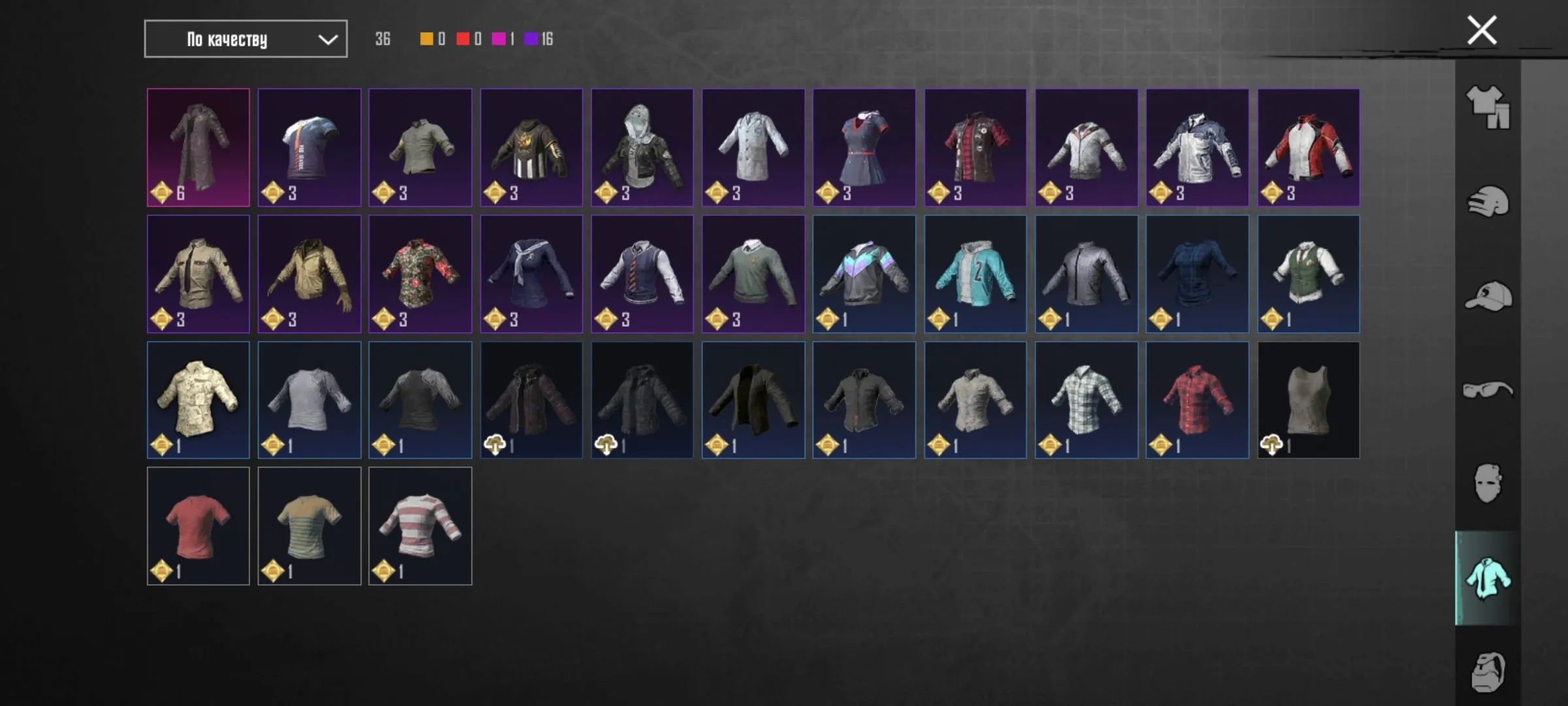Viewport: 1568px width, 706px height.
Task: Toggle the orange rarity filter
Action: pos(428,39)
